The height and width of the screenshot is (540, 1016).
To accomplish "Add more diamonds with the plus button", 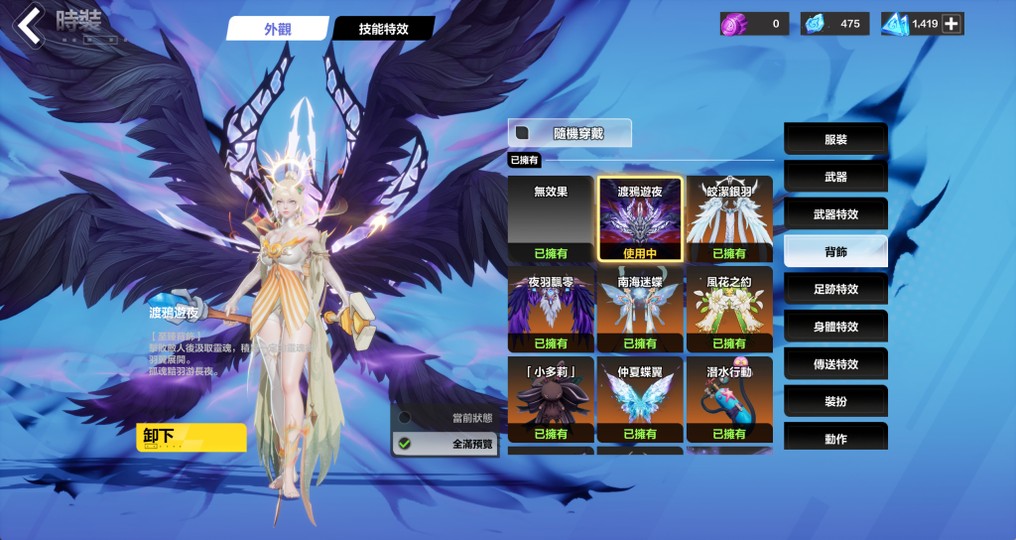I will 951,24.
